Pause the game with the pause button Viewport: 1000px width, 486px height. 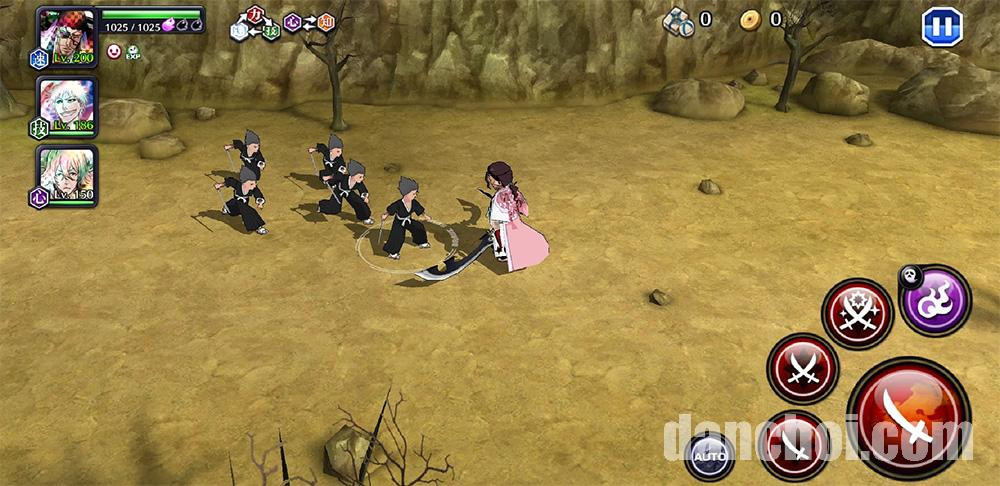coord(941,27)
